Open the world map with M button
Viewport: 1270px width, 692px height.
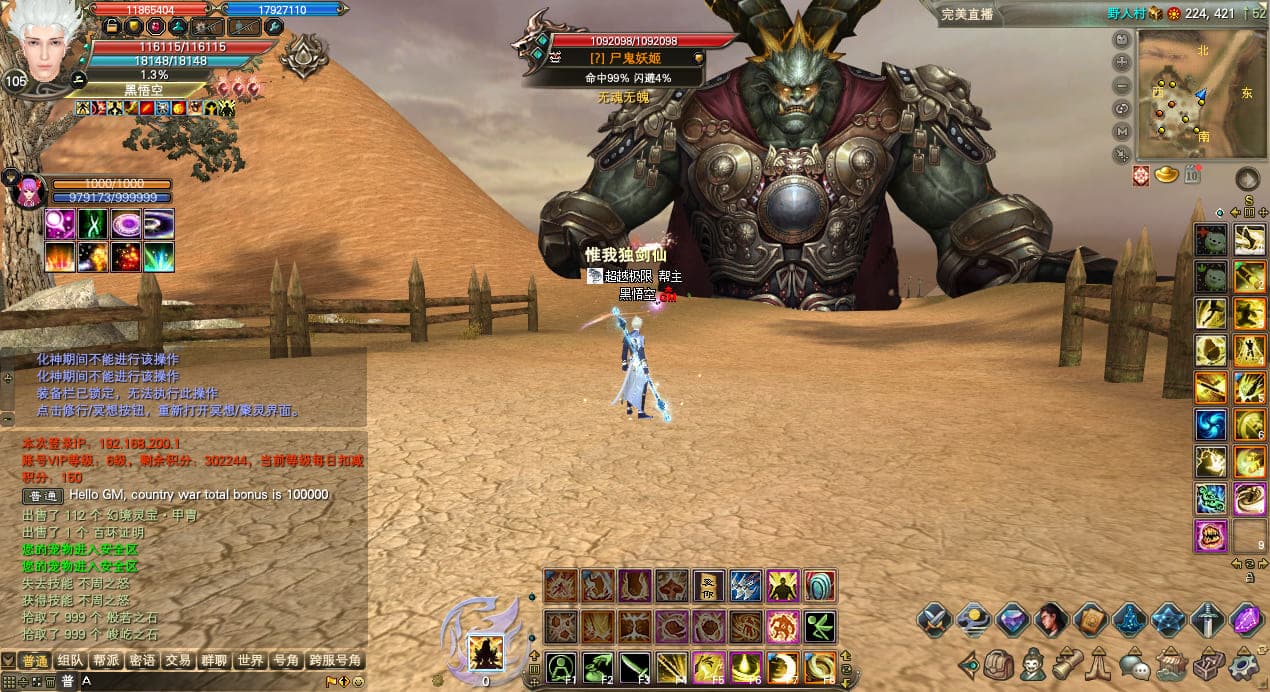point(1122,130)
